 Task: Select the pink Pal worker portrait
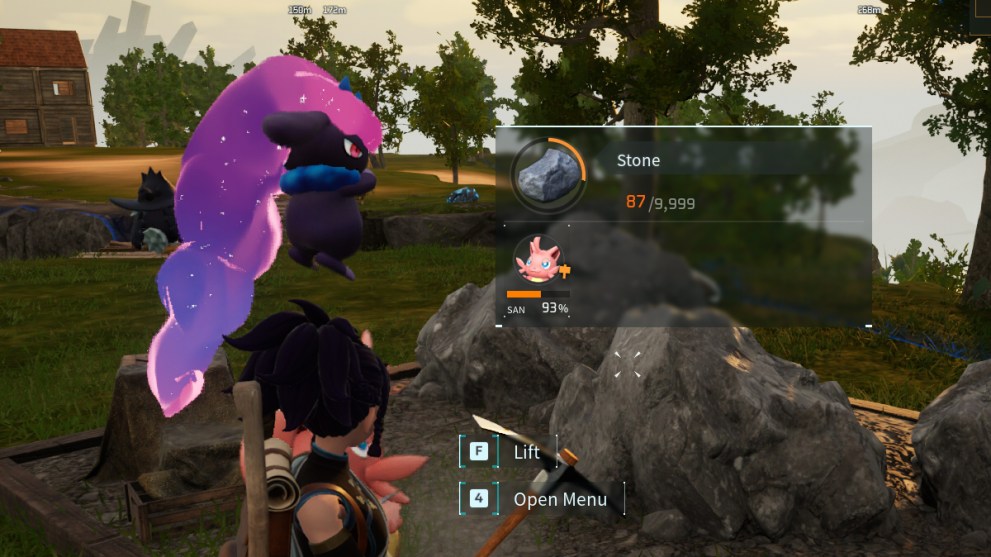537,262
